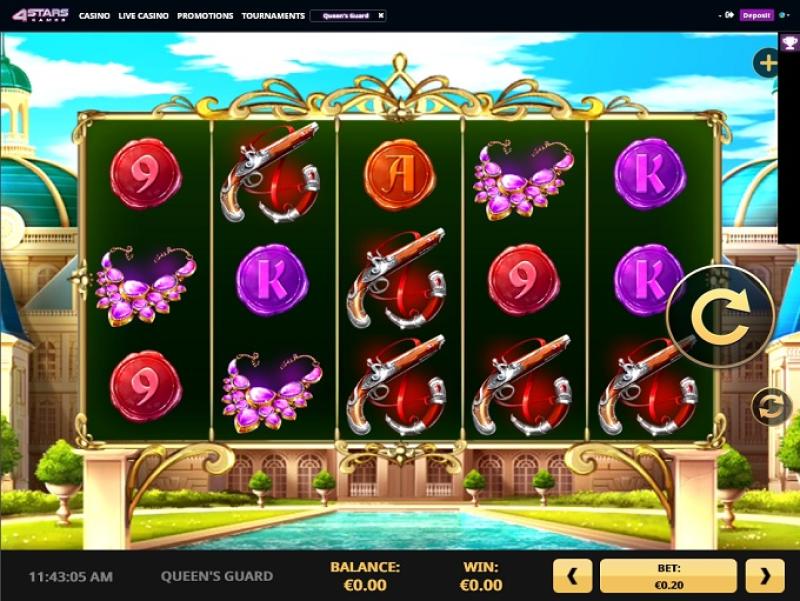The image size is (800, 601).
Task: Go to the Casino section
Action: [95, 16]
